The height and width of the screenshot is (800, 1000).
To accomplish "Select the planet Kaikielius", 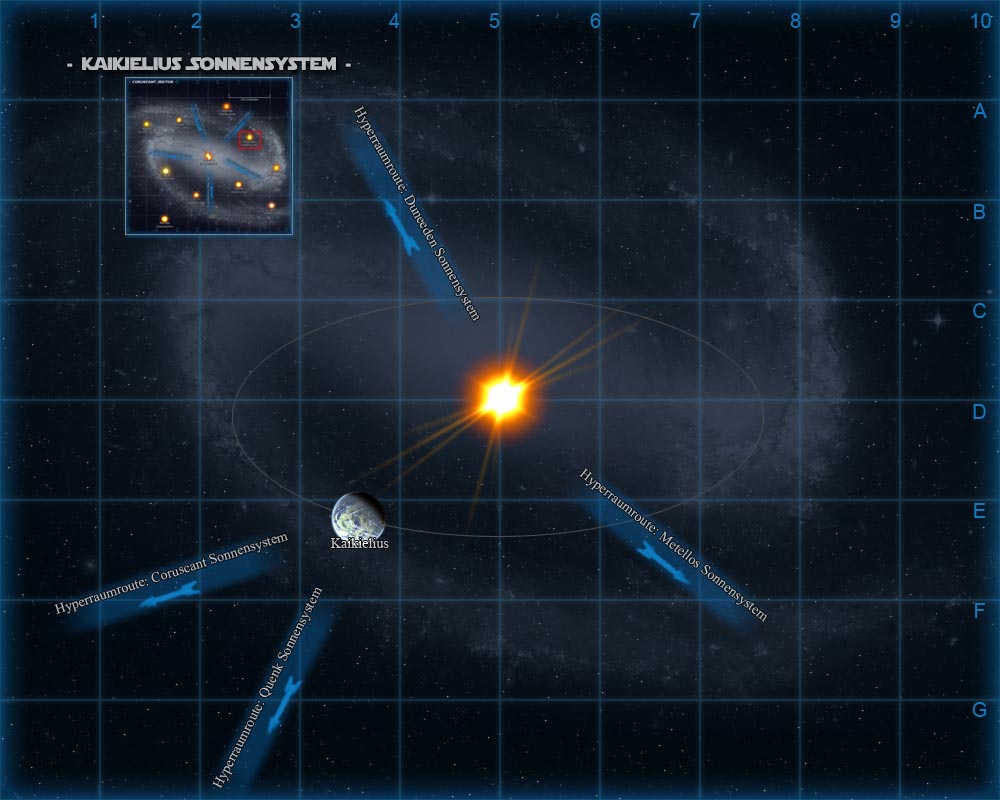I will pos(357,514).
